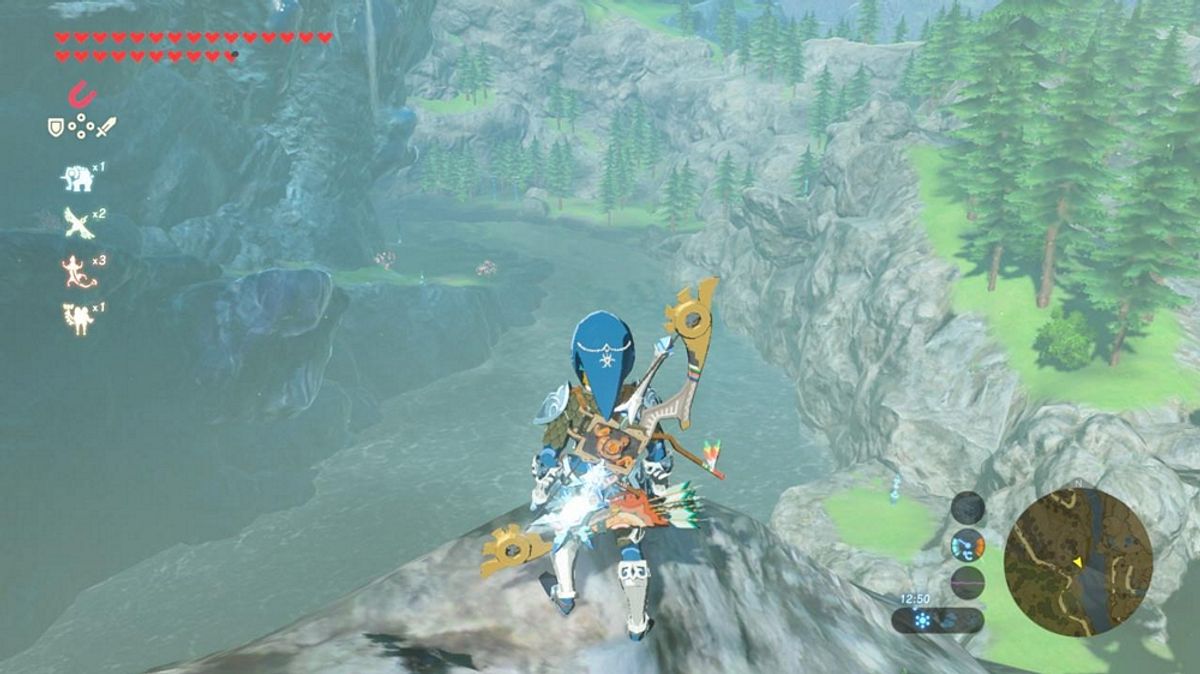
Task: Click the shield quick-select icon
Action: 56,127
